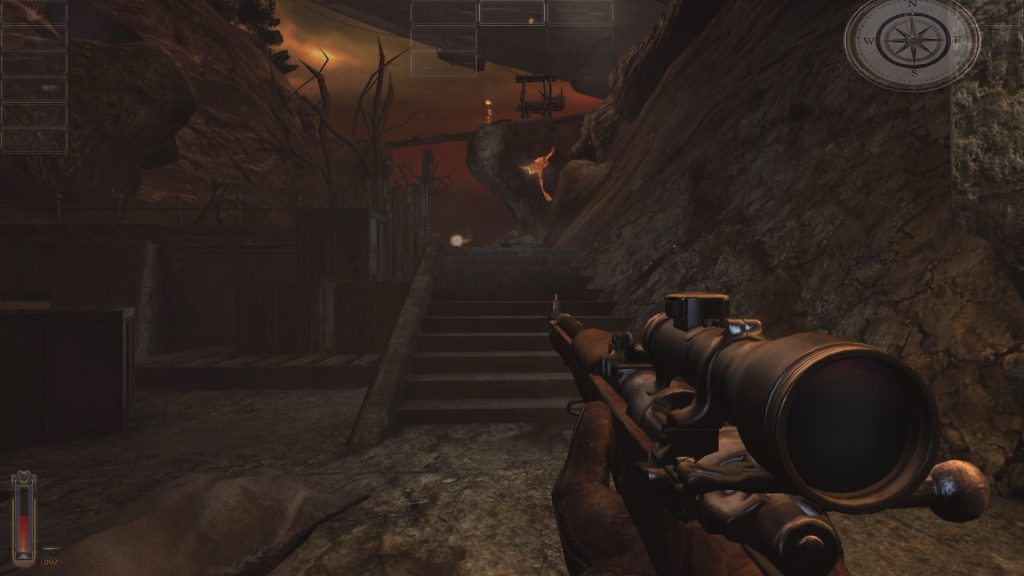Click the compass in the corner

(912, 41)
